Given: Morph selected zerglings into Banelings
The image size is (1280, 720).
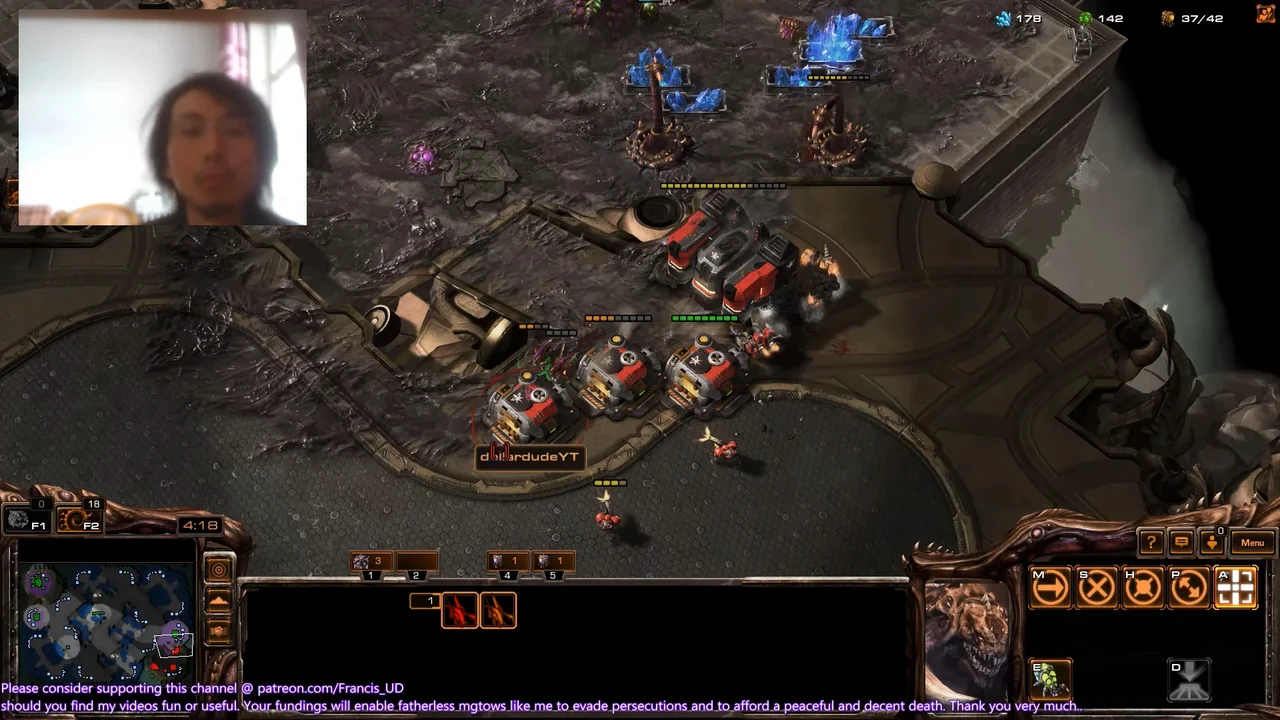Looking at the screenshot, I should coord(1050,679).
